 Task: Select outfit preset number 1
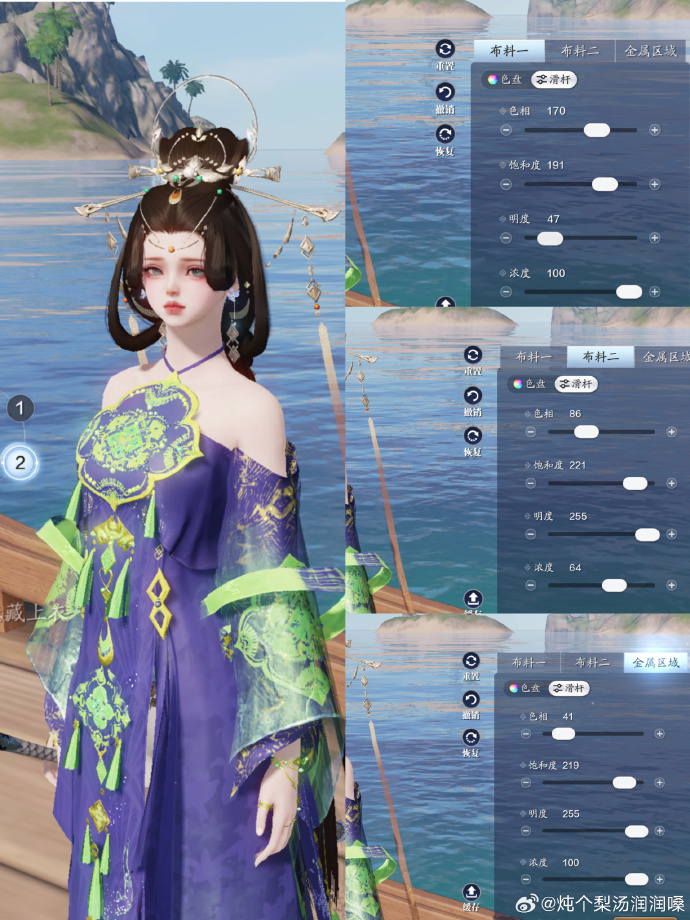click(21, 408)
